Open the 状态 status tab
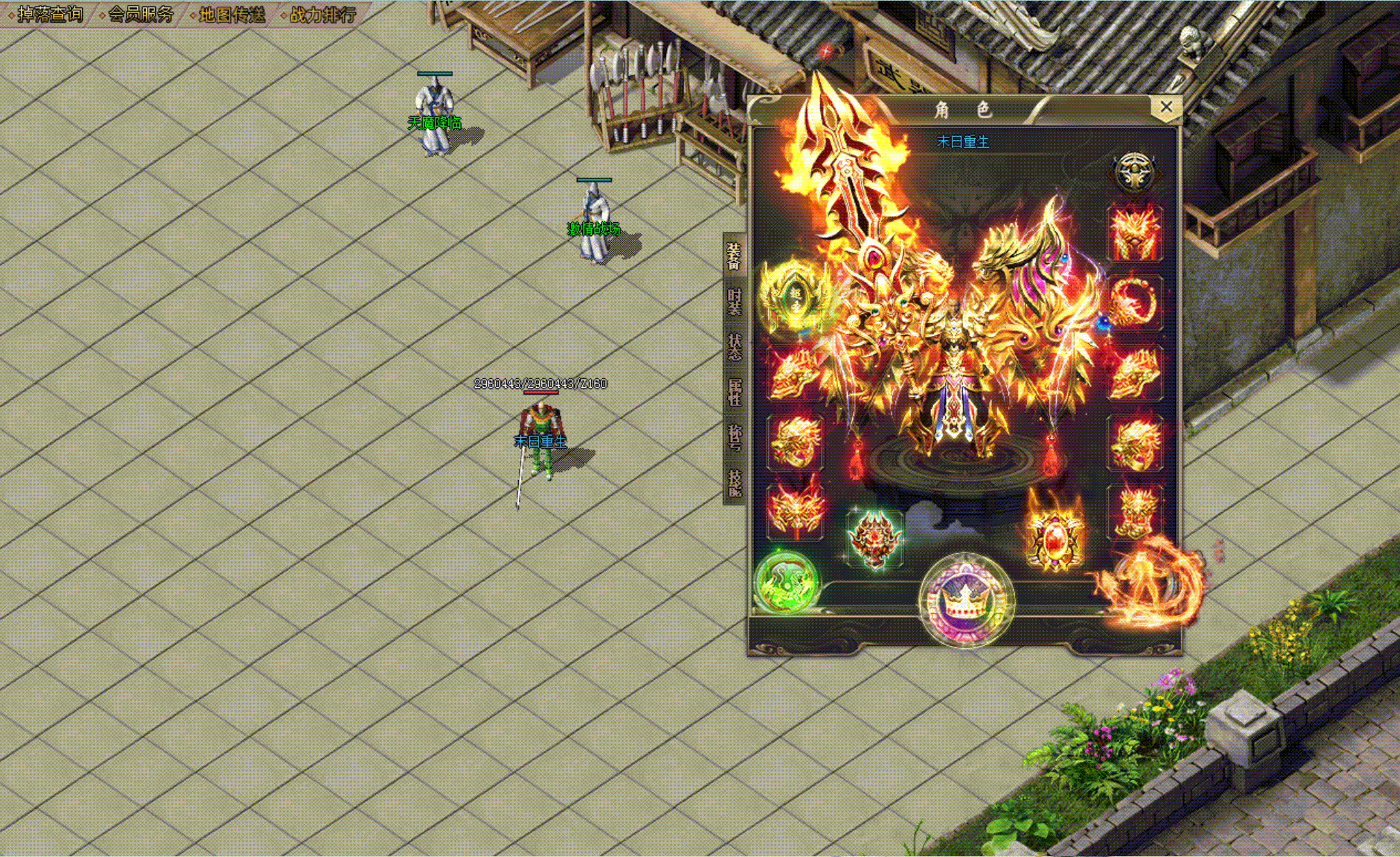 (x=734, y=347)
